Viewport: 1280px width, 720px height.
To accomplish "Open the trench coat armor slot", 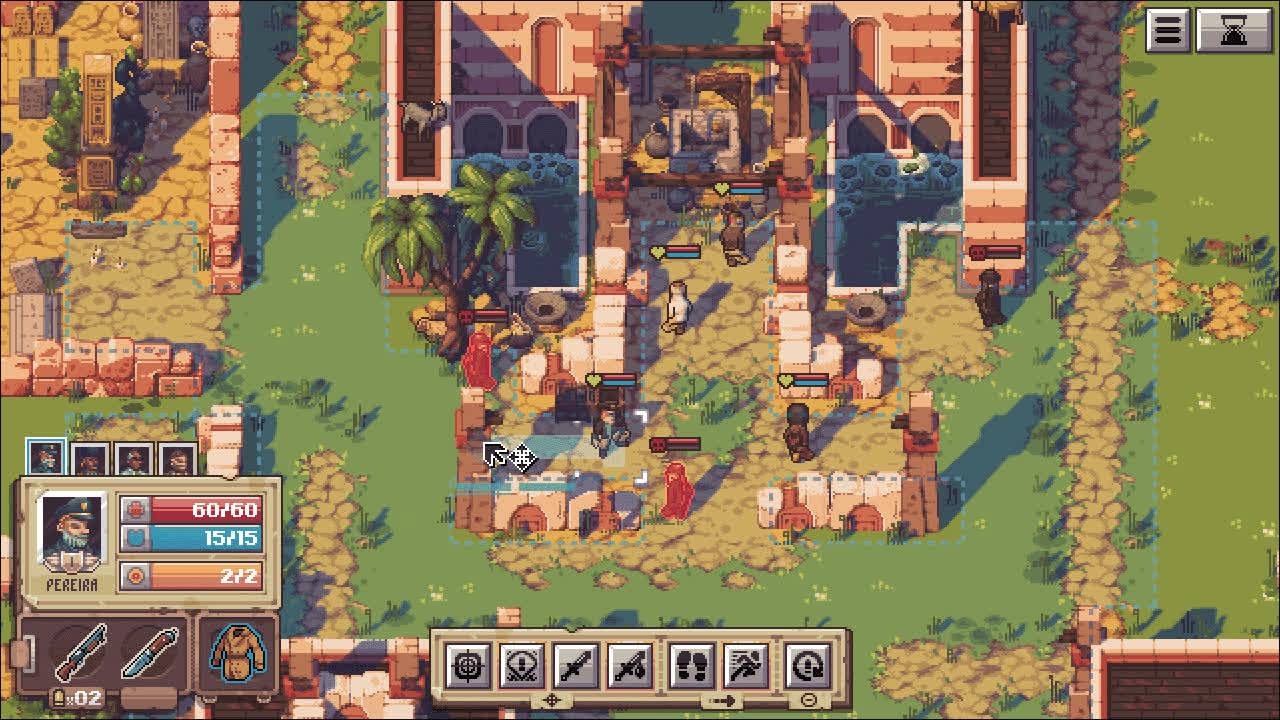I will (x=237, y=654).
